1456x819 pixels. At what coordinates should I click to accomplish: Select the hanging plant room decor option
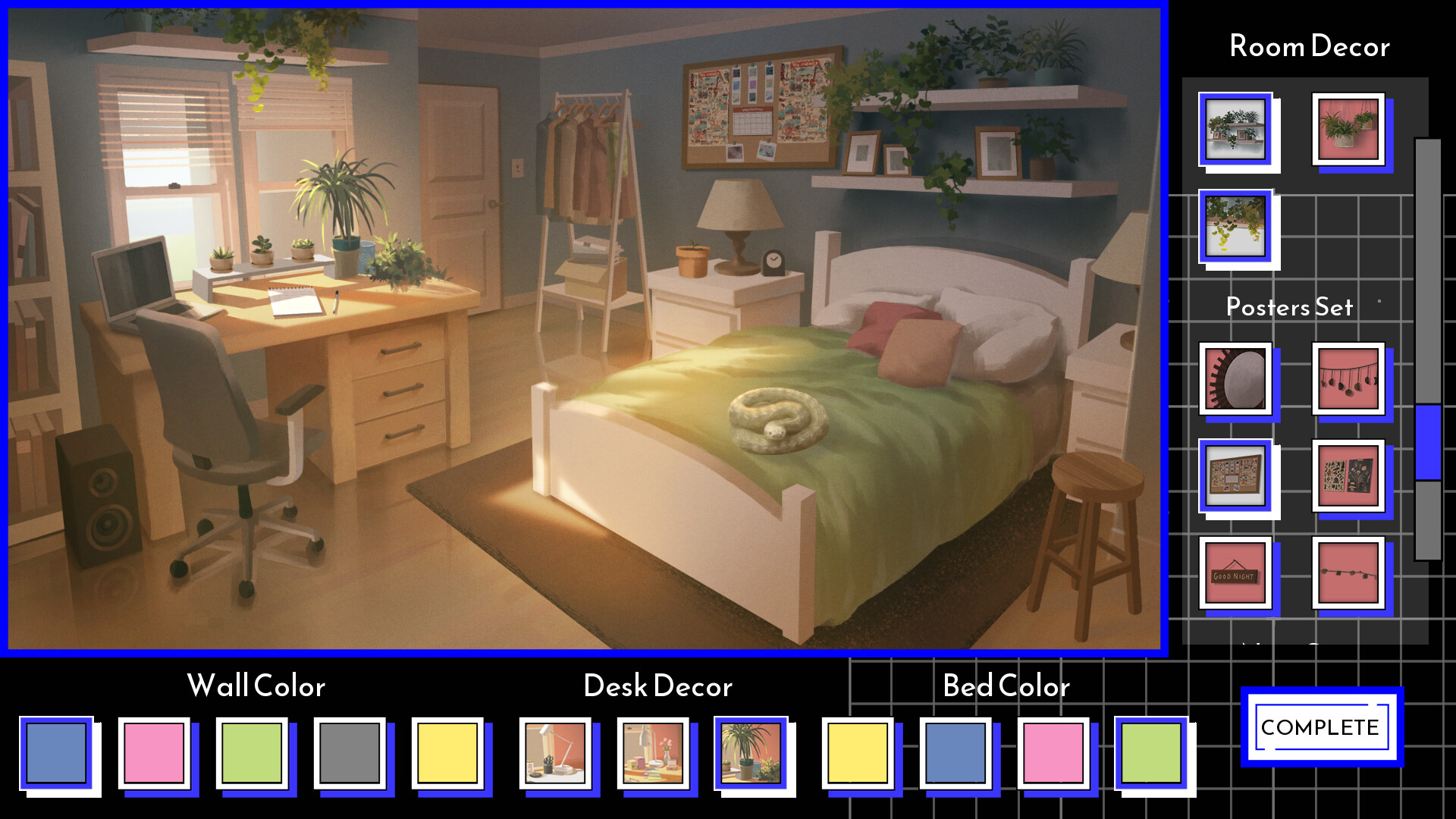point(1350,130)
